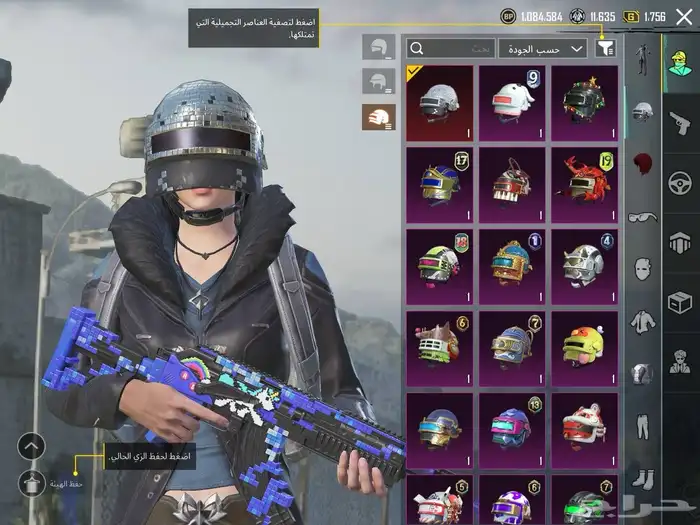The height and width of the screenshot is (525, 700).
Task: Click the round up-arrow expand button
Action: (32, 446)
